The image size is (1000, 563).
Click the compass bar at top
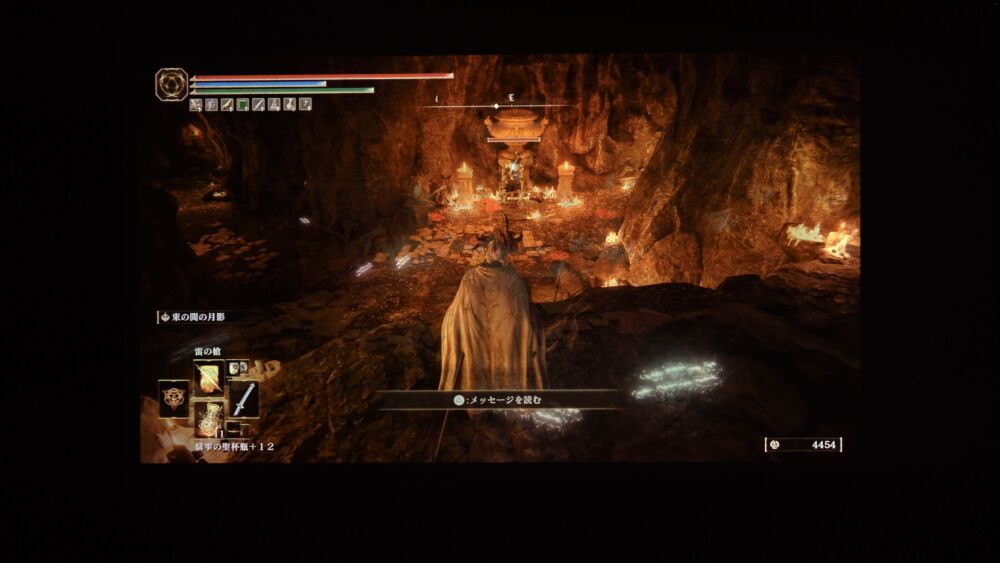coord(497,104)
